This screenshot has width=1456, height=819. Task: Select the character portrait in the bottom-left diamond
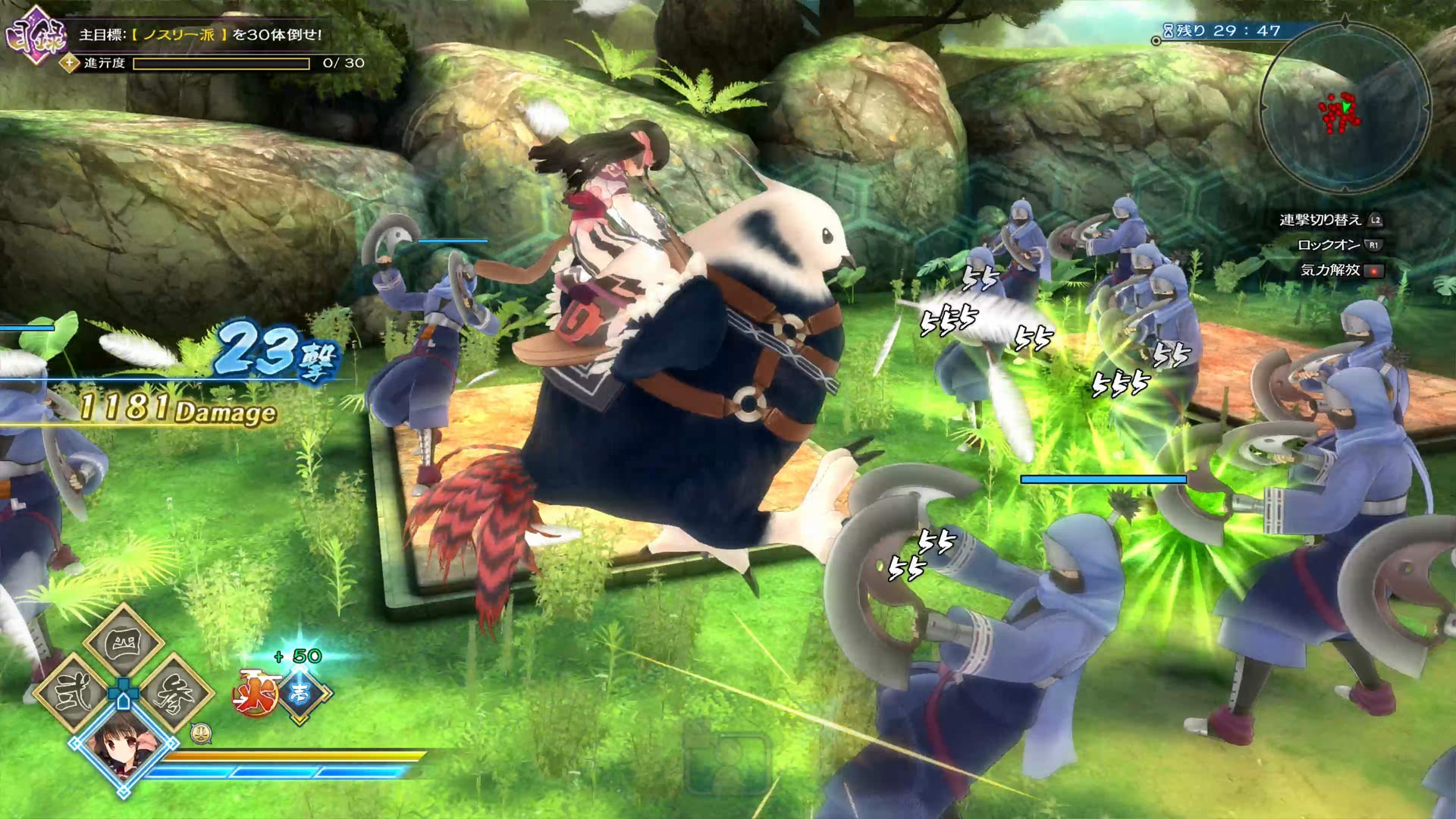[x=122, y=751]
